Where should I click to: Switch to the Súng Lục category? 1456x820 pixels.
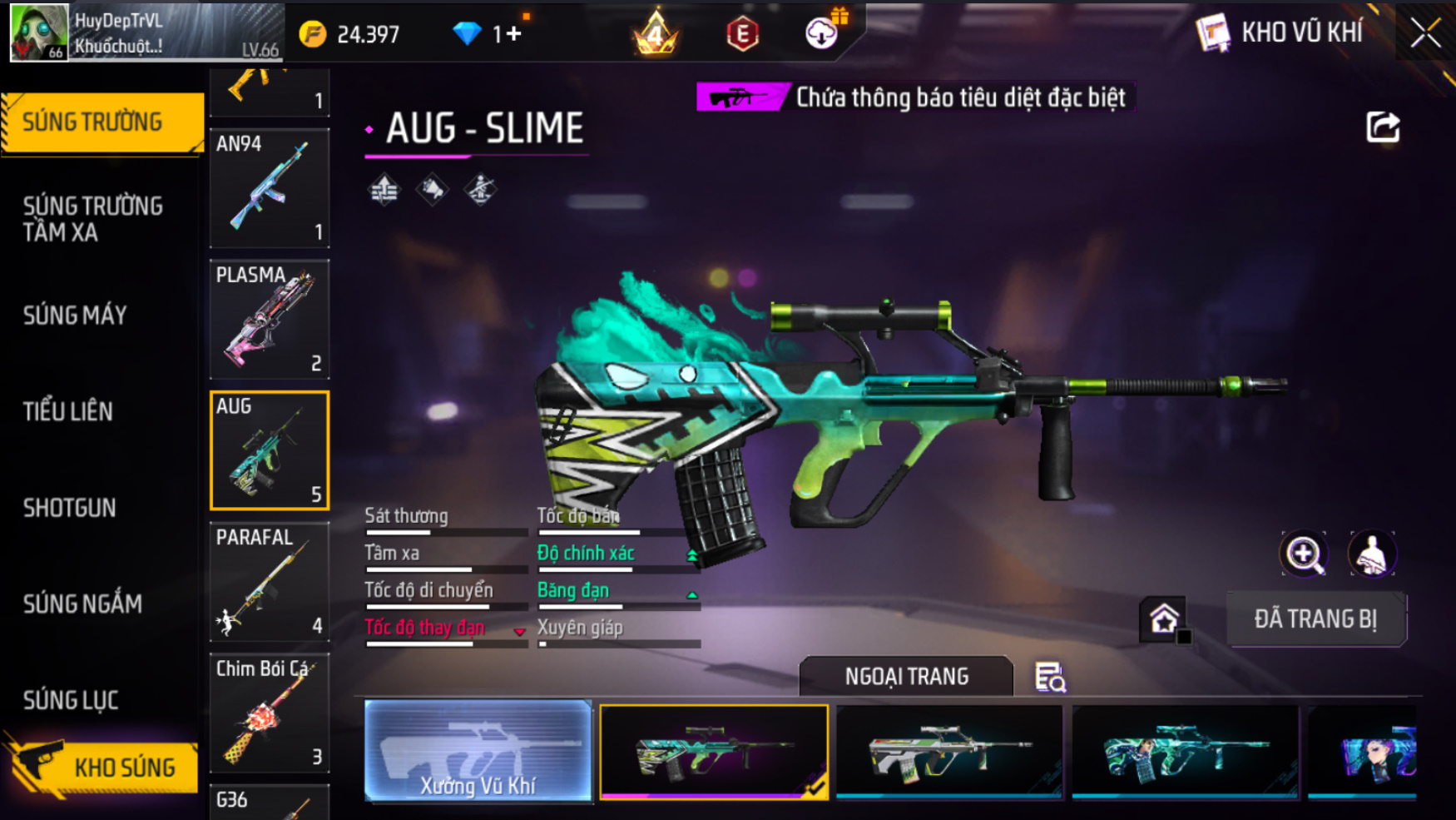pos(71,700)
